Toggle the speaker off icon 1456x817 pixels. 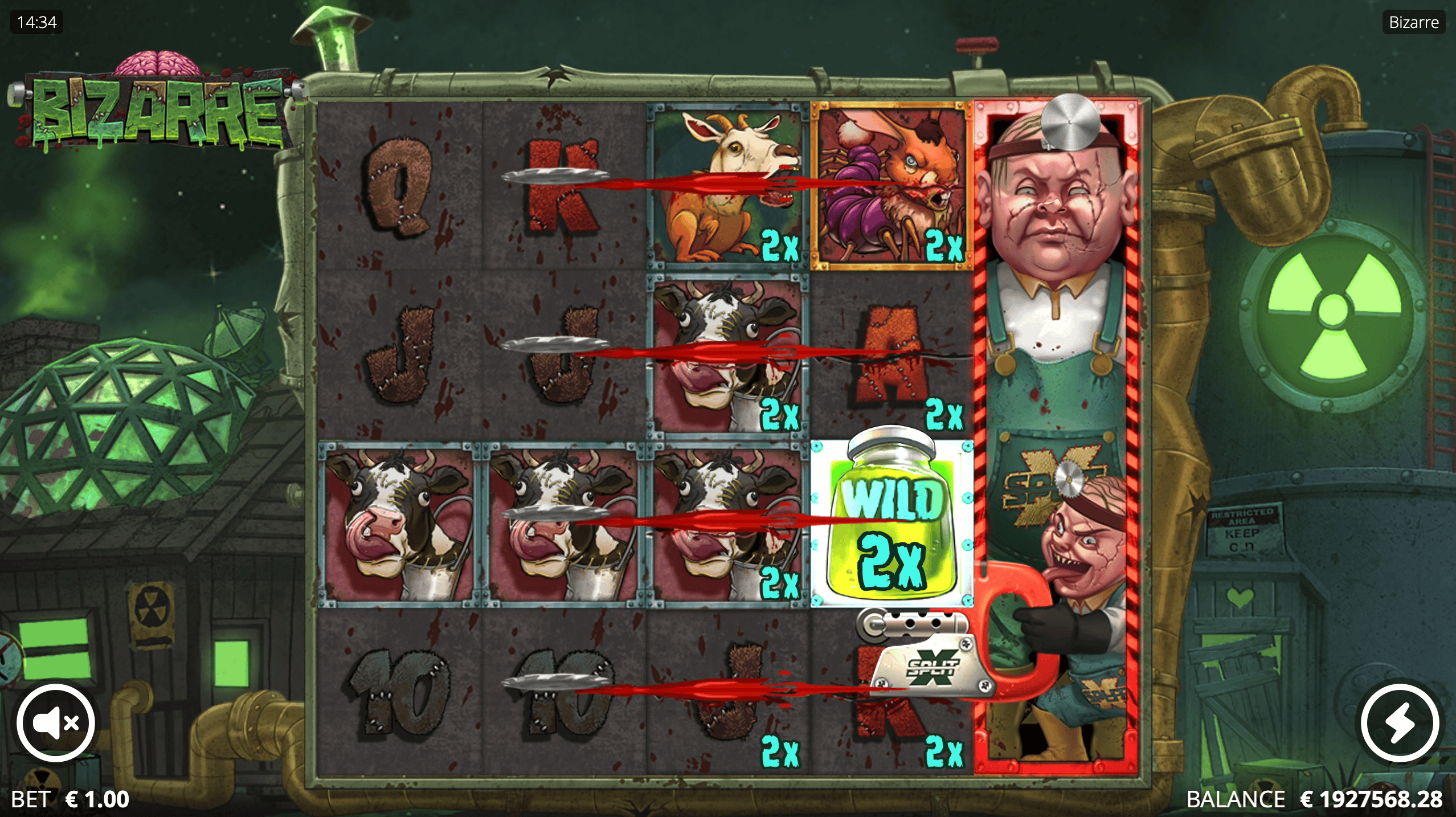tap(56, 722)
